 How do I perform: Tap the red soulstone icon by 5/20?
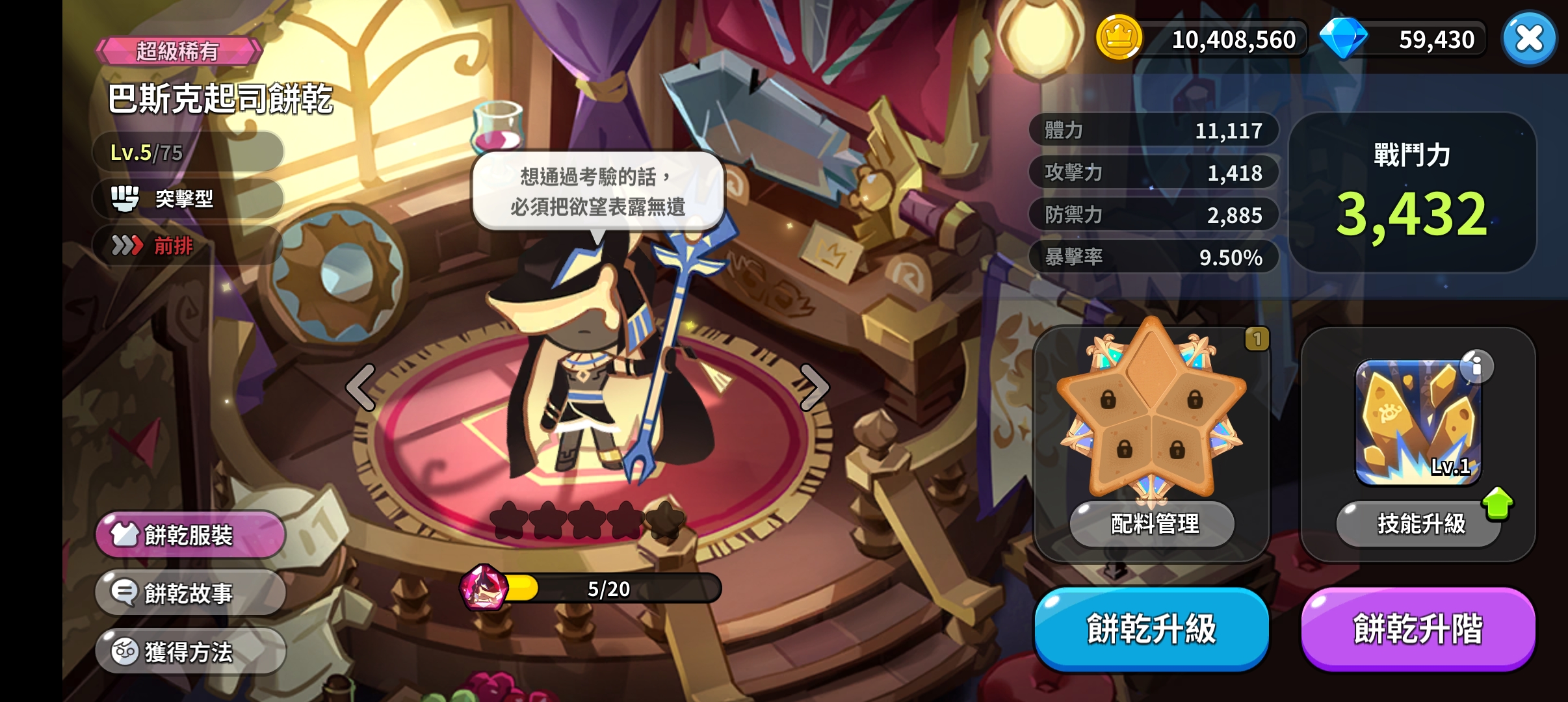click(483, 588)
